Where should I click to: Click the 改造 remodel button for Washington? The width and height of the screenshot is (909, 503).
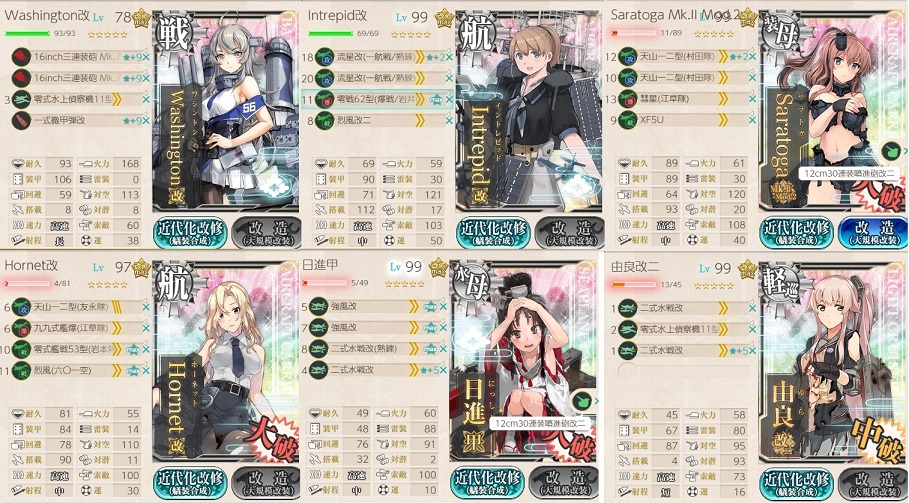265,233
